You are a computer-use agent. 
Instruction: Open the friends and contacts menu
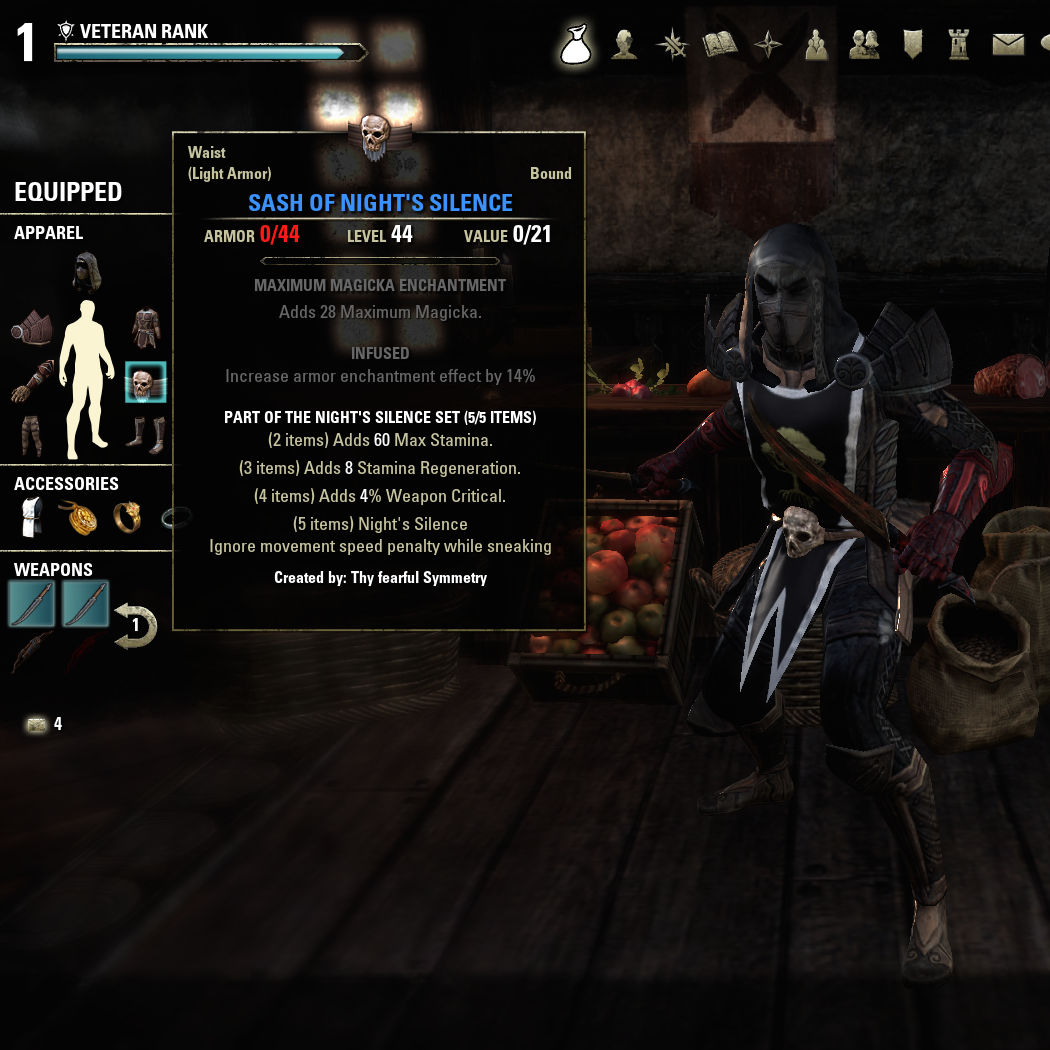pyautogui.click(x=864, y=45)
